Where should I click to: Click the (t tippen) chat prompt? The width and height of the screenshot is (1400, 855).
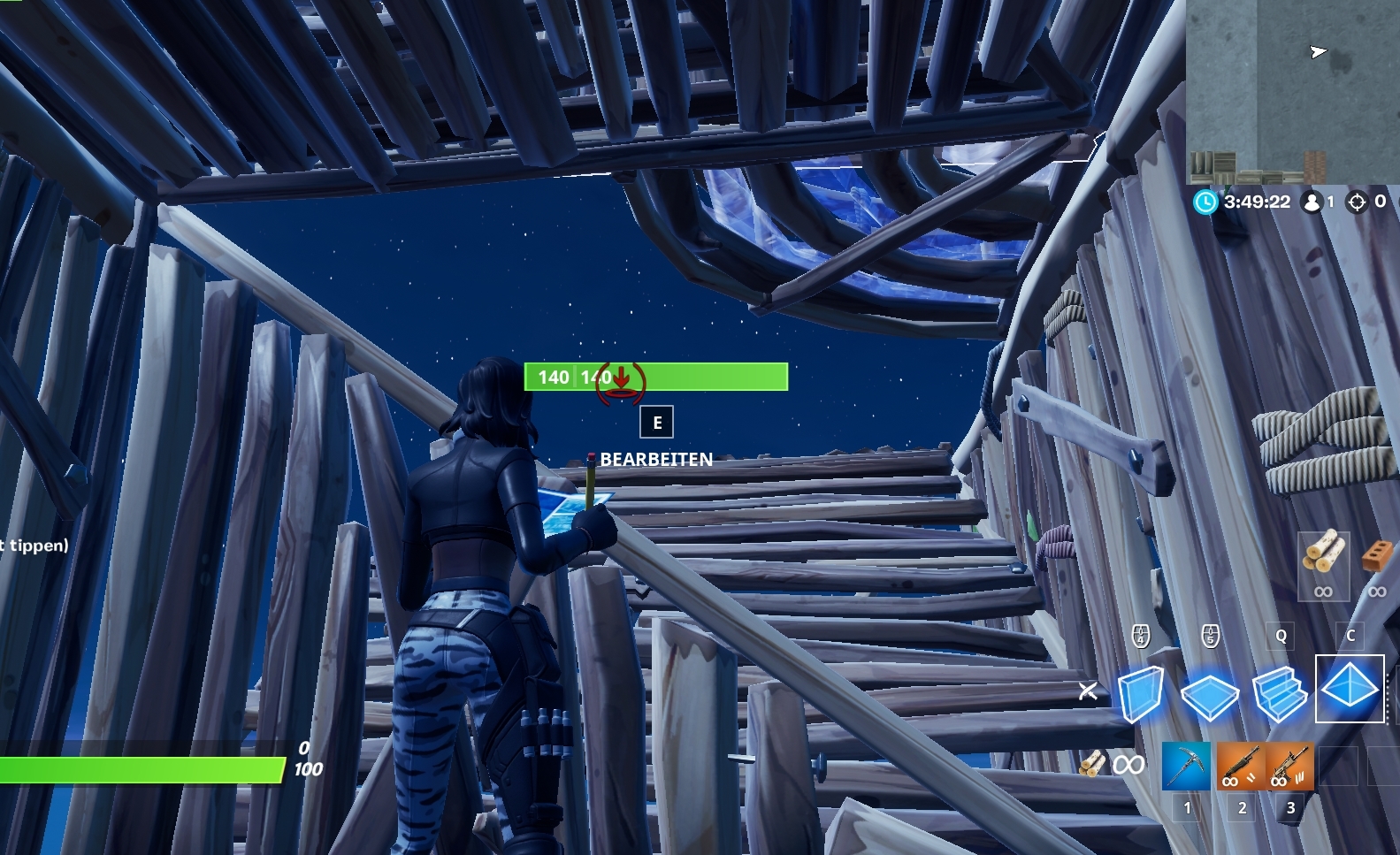34,546
